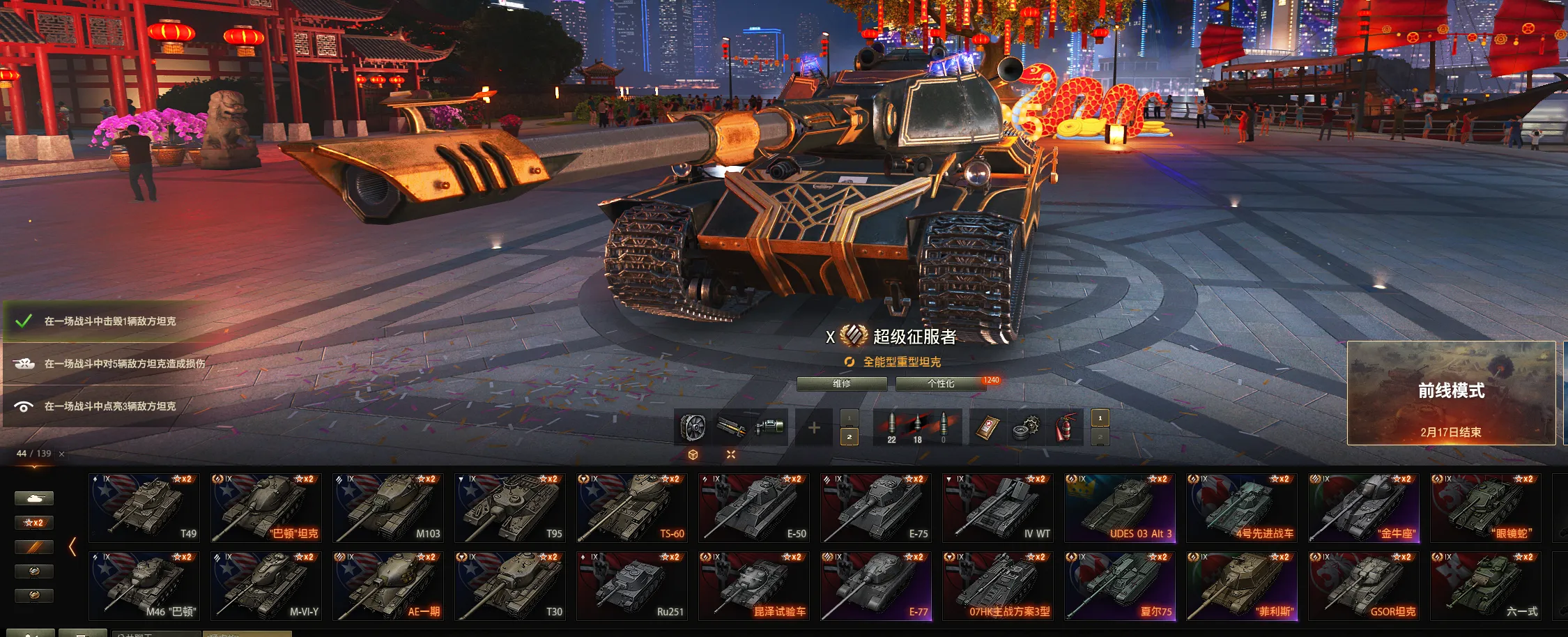Add equipment in the empty plus slot

point(814,427)
